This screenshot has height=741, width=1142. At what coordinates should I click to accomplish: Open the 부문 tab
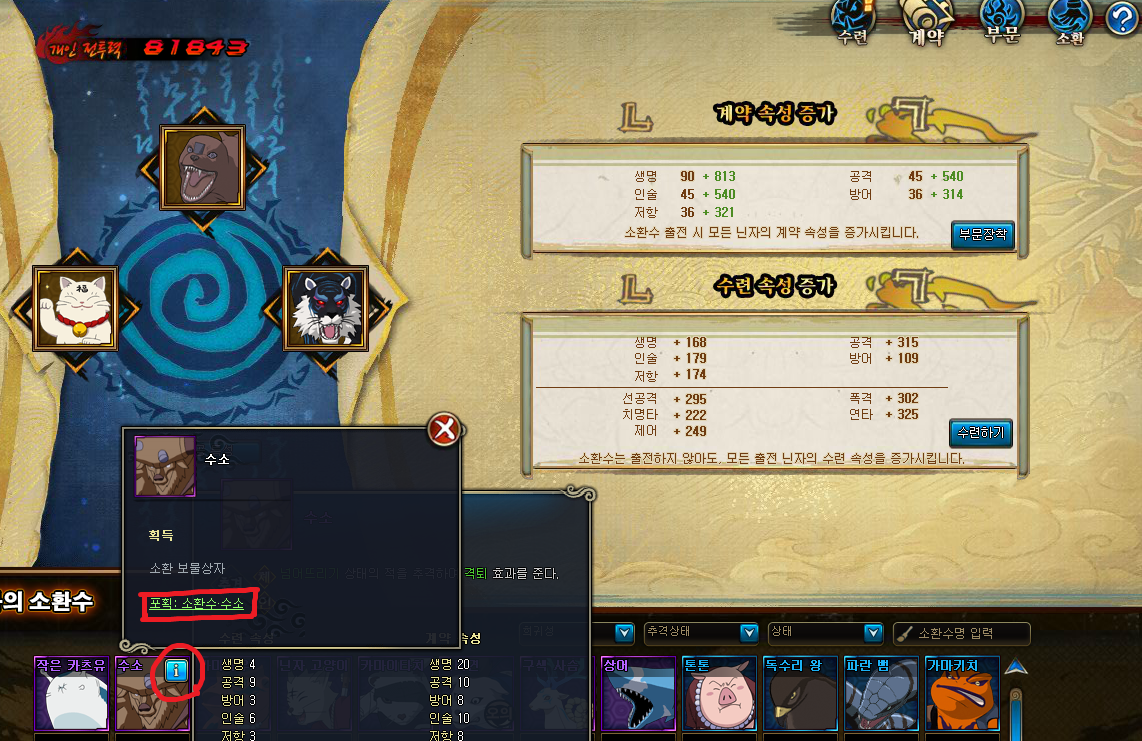point(1000,22)
